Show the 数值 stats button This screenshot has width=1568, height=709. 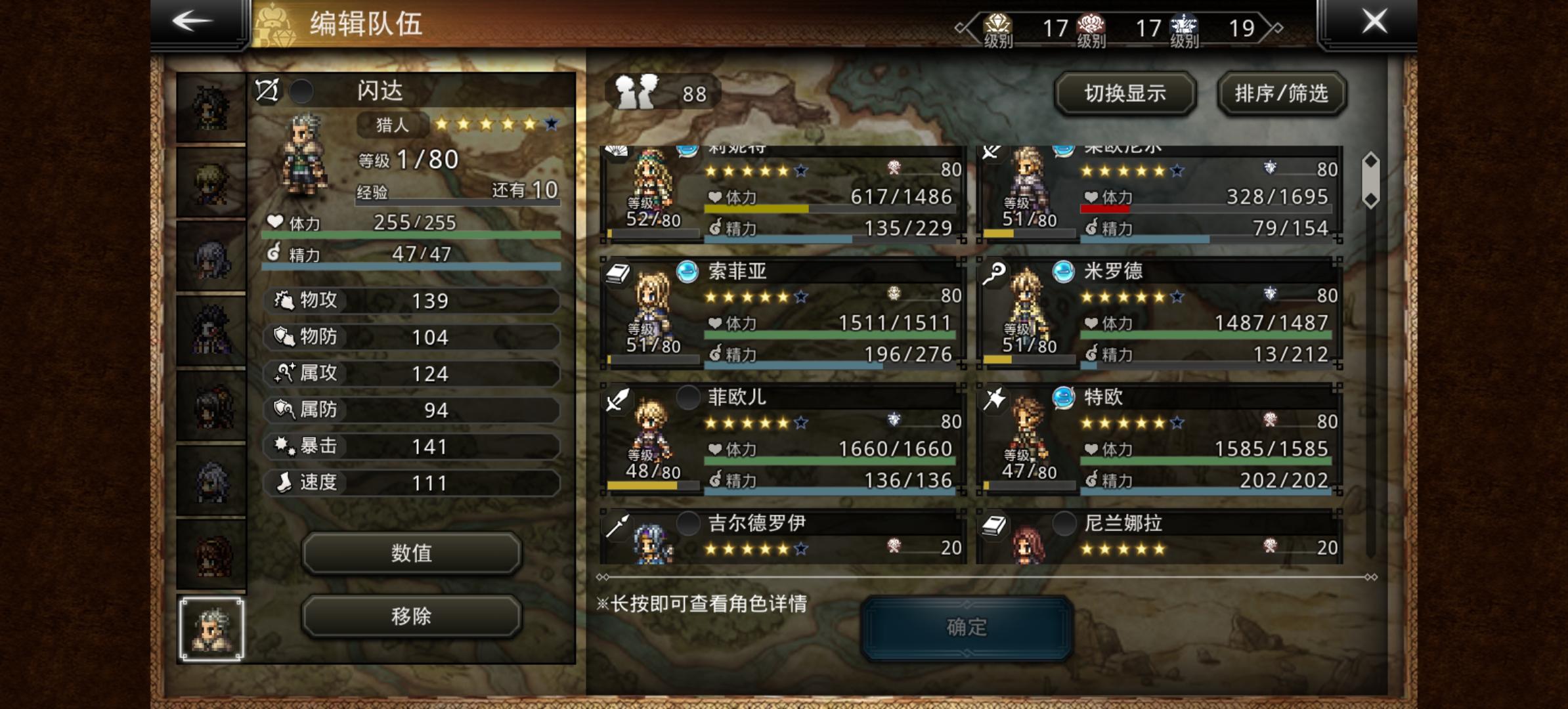(412, 553)
